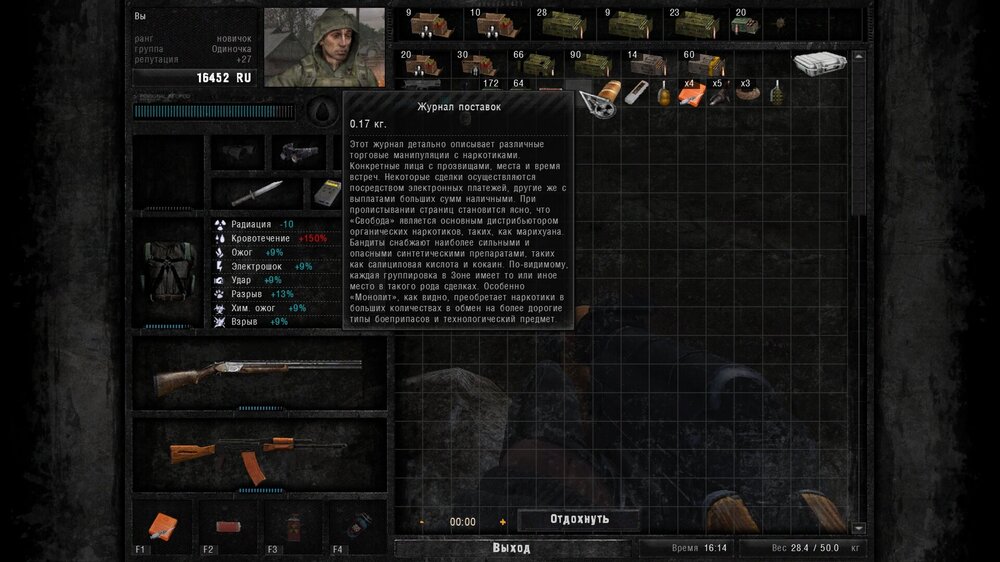Select the equipped AK rifle slot
The height and width of the screenshot is (562, 1000).
tap(259, 454)
